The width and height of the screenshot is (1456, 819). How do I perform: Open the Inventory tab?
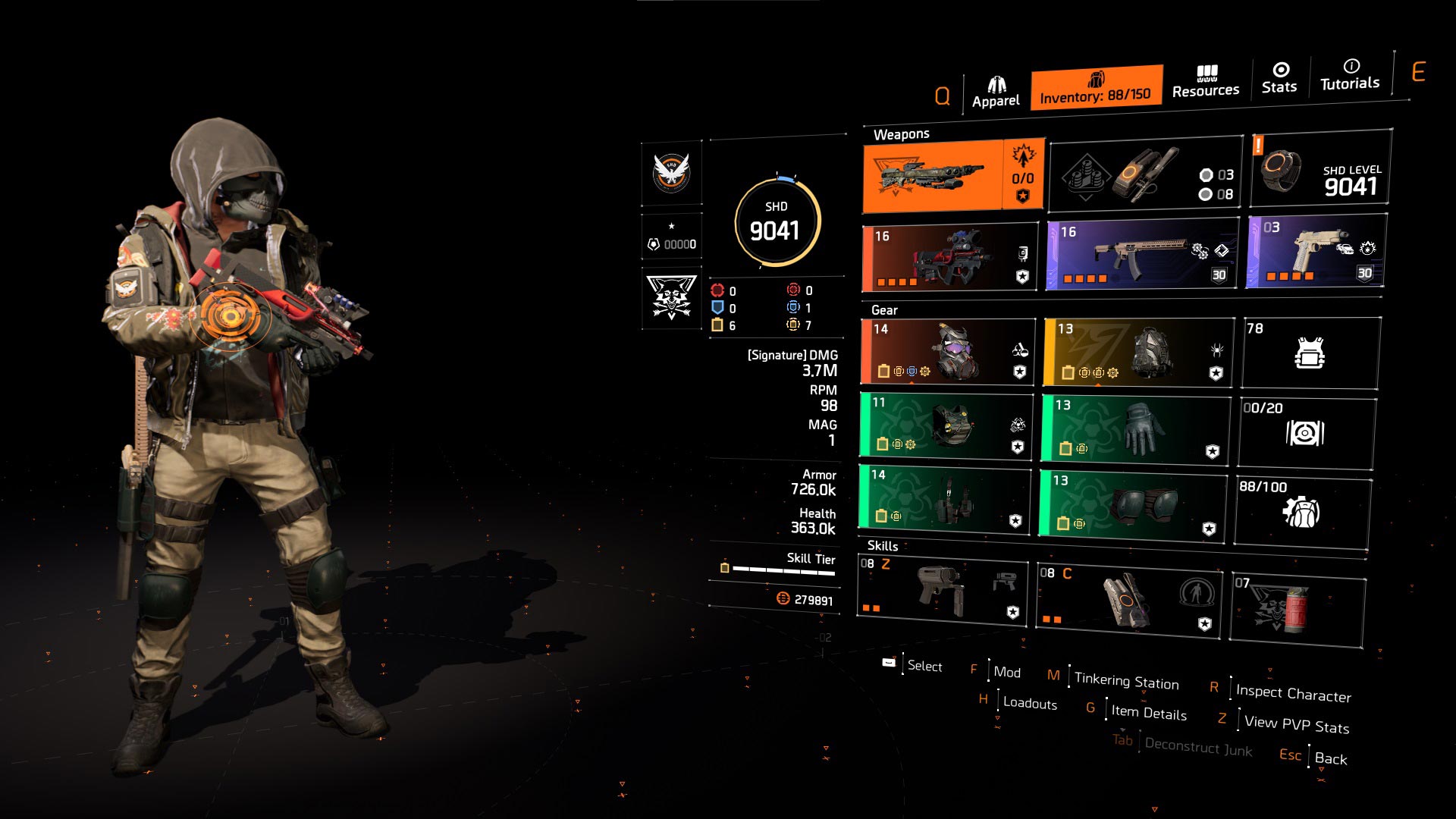(1095, 88)
